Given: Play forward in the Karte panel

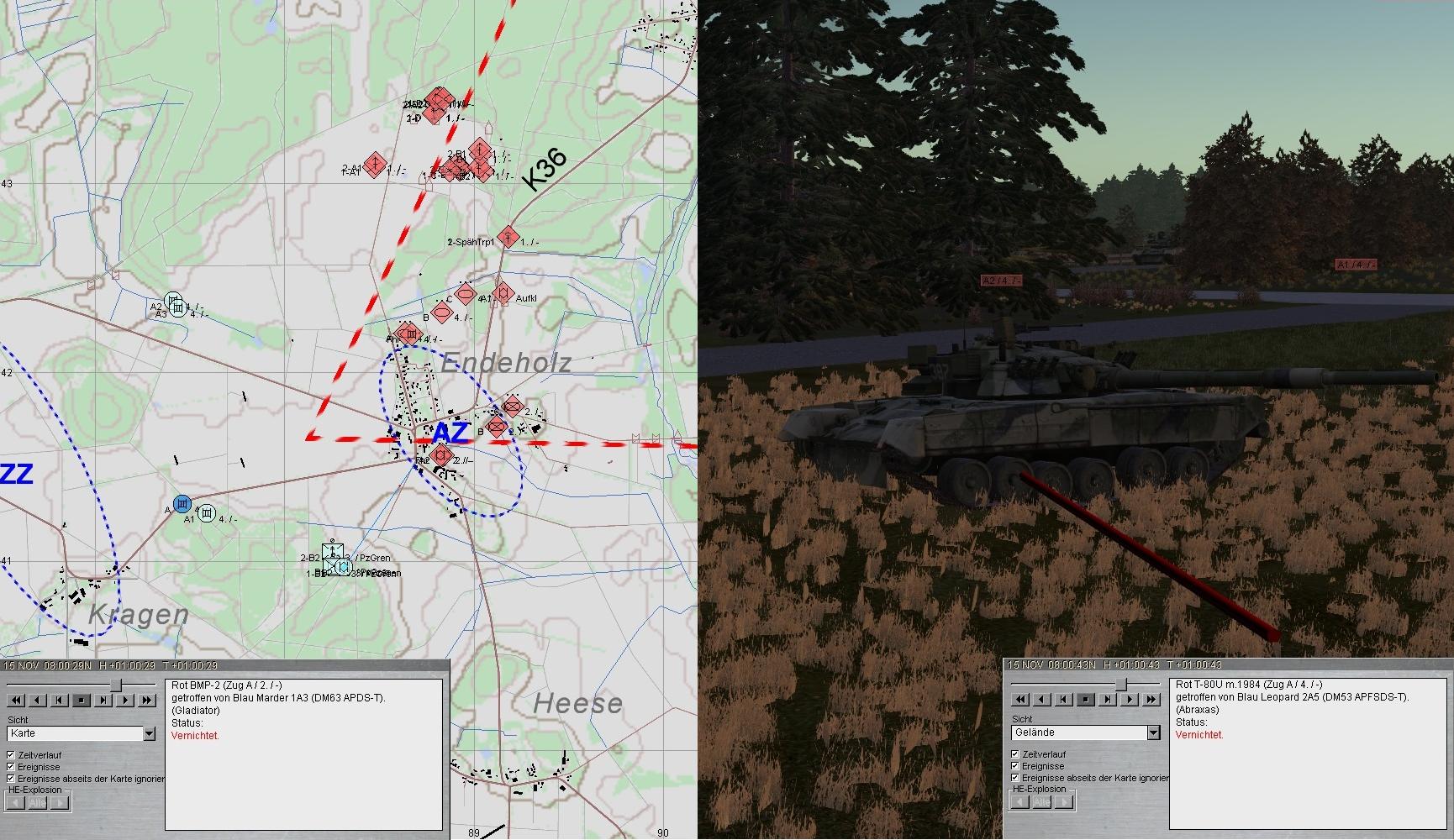Looking at the screenshot, I should click(x=125, y=700).
